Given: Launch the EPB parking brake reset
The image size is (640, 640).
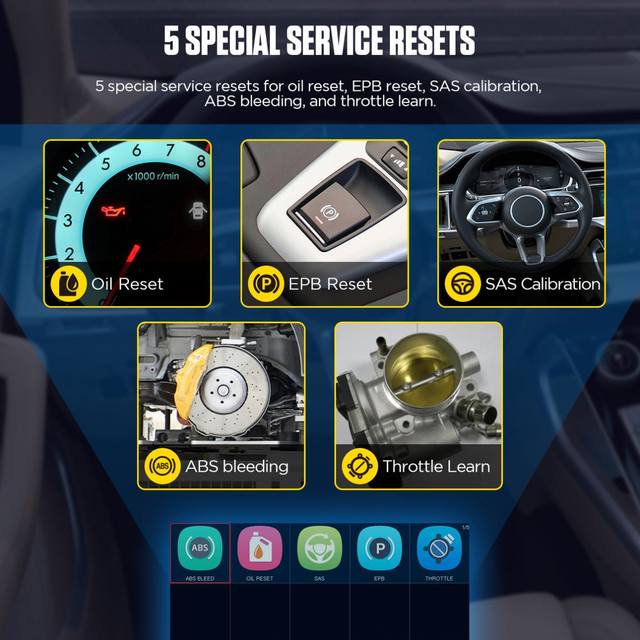Looking at the screenshot, I should (x=379, y=549).
